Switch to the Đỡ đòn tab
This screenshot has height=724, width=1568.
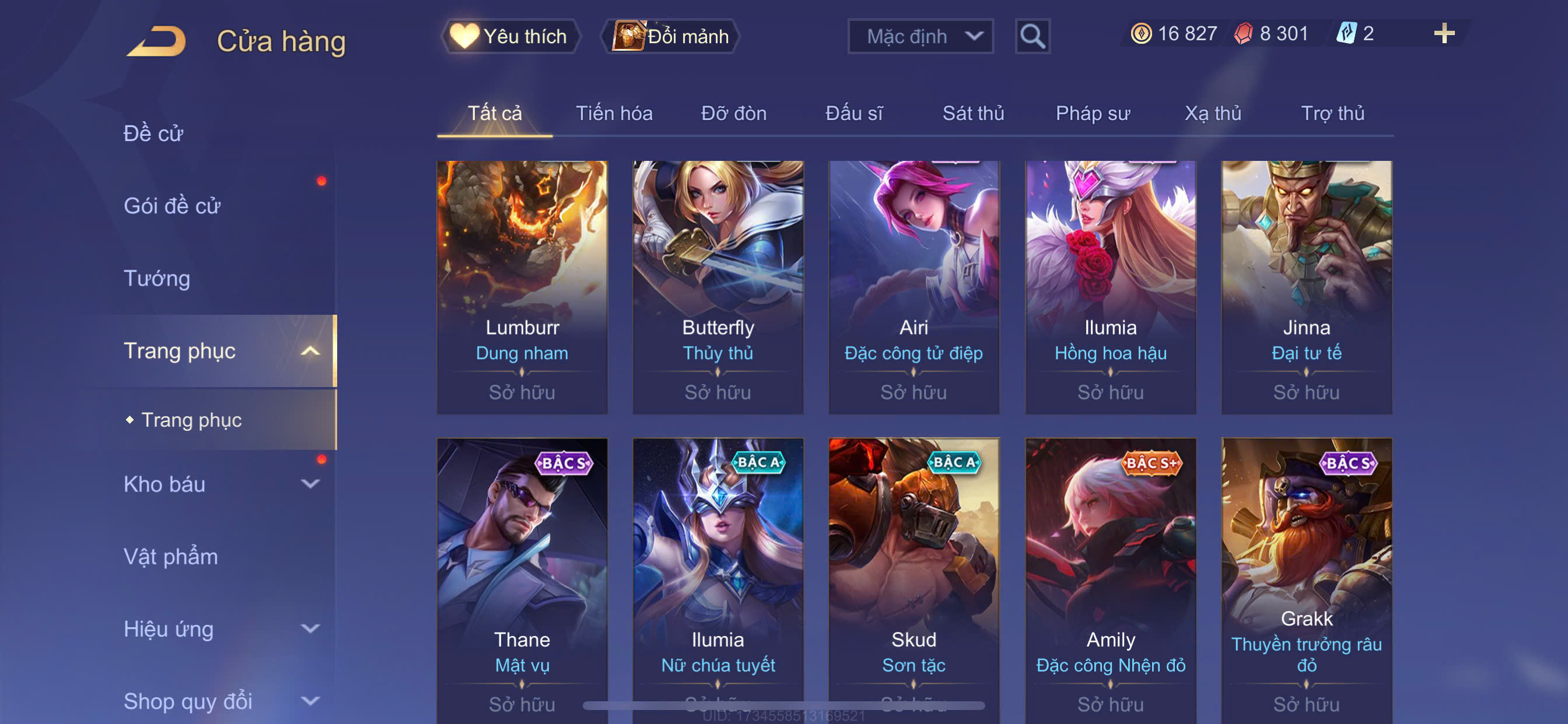point(733,113)
